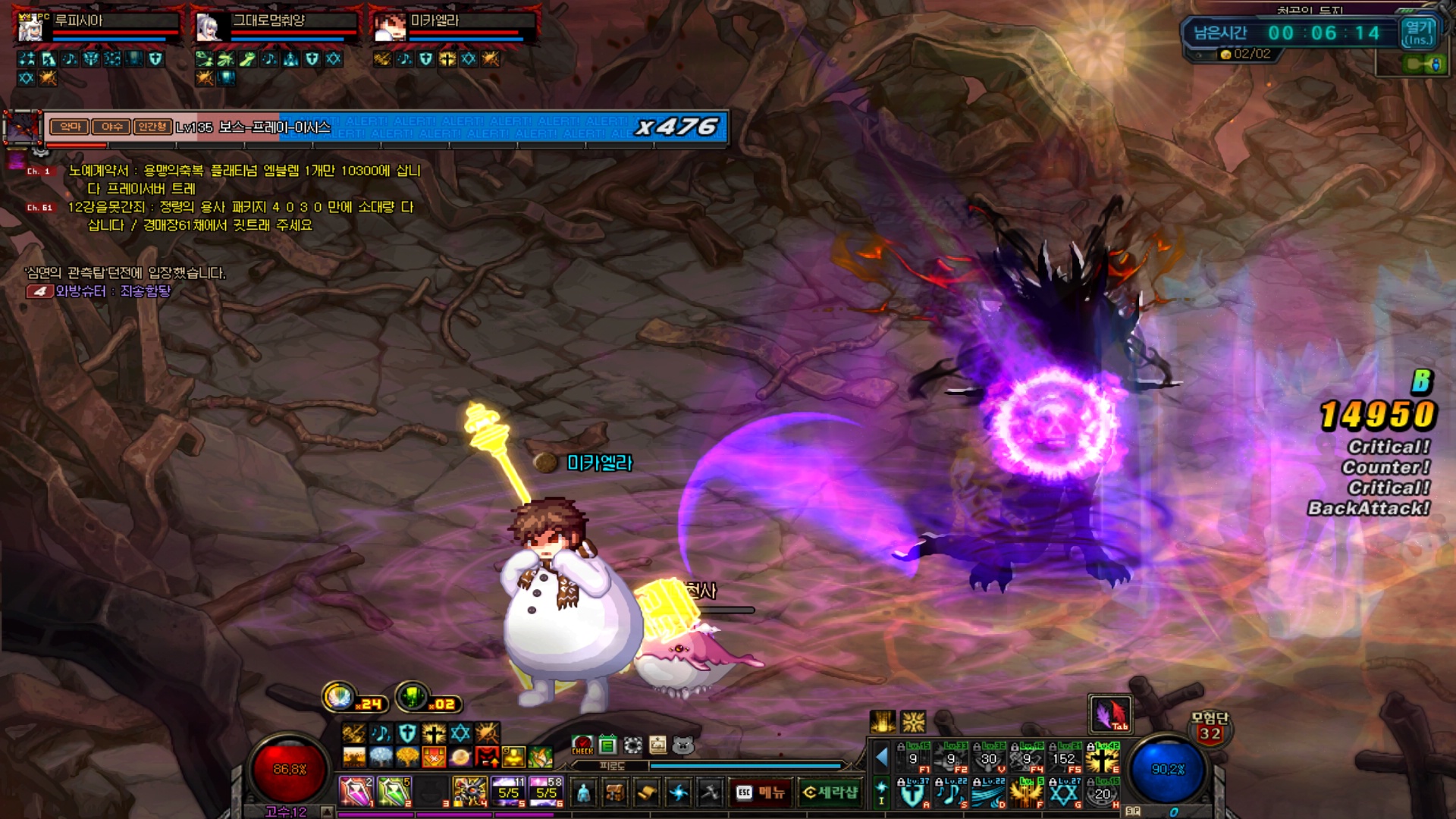Image resolution: width=1456 pixels, height=819 pixels.
Task: Activate the golden cross skill on E
Action: coord(1103,757)
